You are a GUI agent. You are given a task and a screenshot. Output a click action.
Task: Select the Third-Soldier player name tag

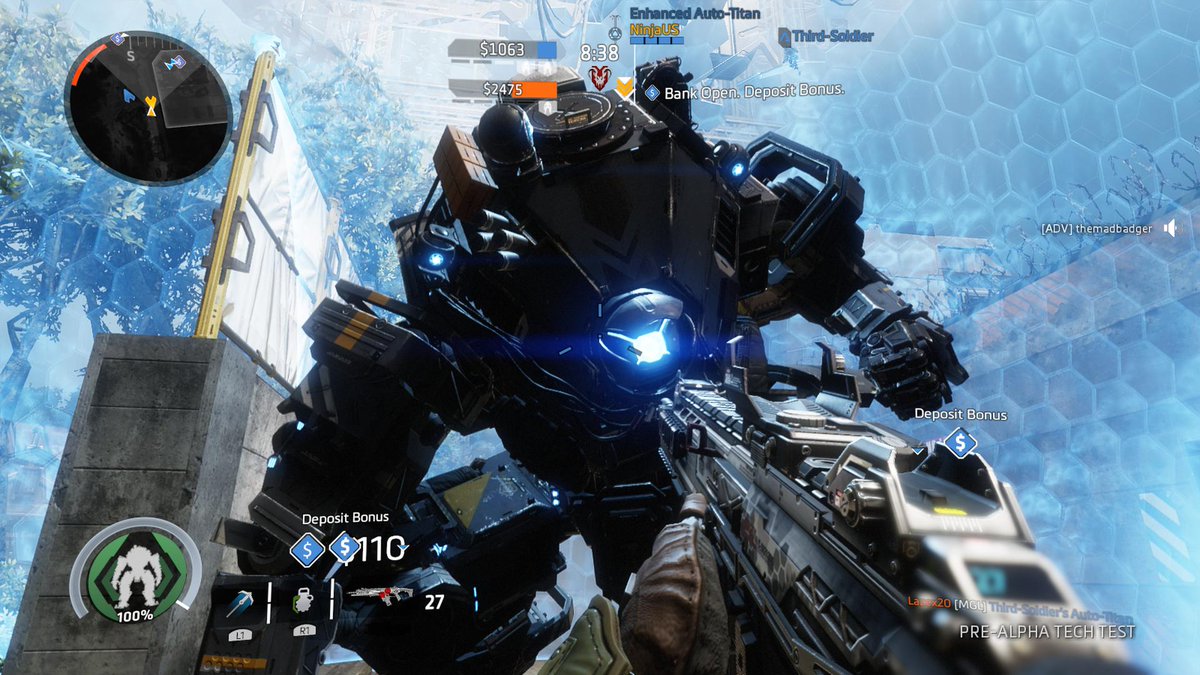(826, 36)
